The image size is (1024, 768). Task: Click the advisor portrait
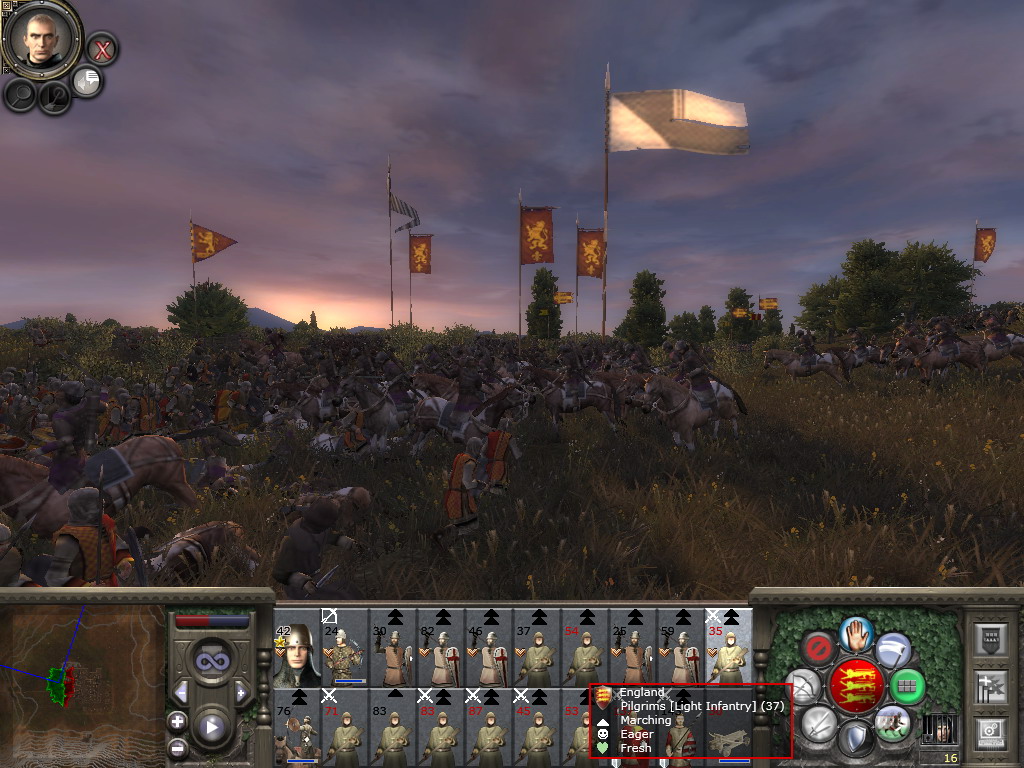click(x=41, y=38)
